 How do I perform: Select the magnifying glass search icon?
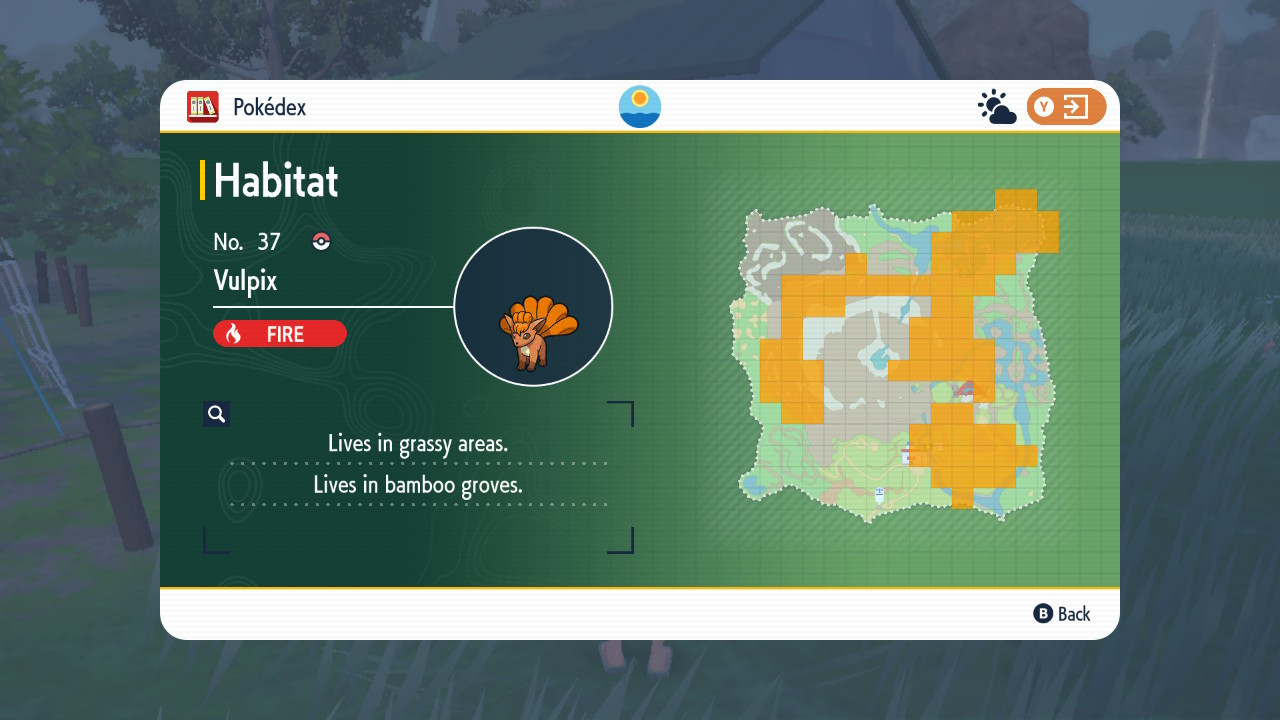click(216, 413)
